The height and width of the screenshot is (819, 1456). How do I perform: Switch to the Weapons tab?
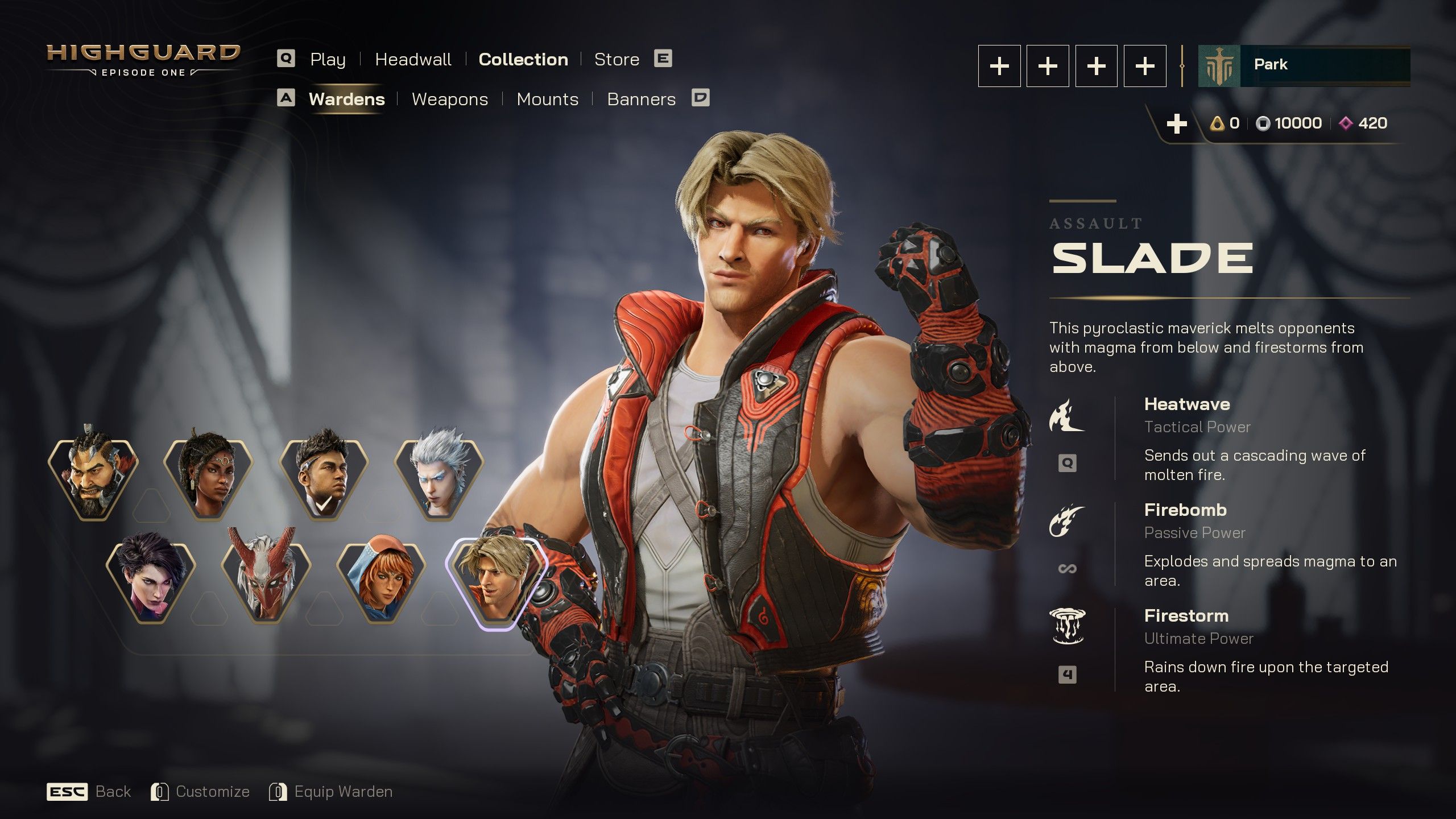click(450, 99)
